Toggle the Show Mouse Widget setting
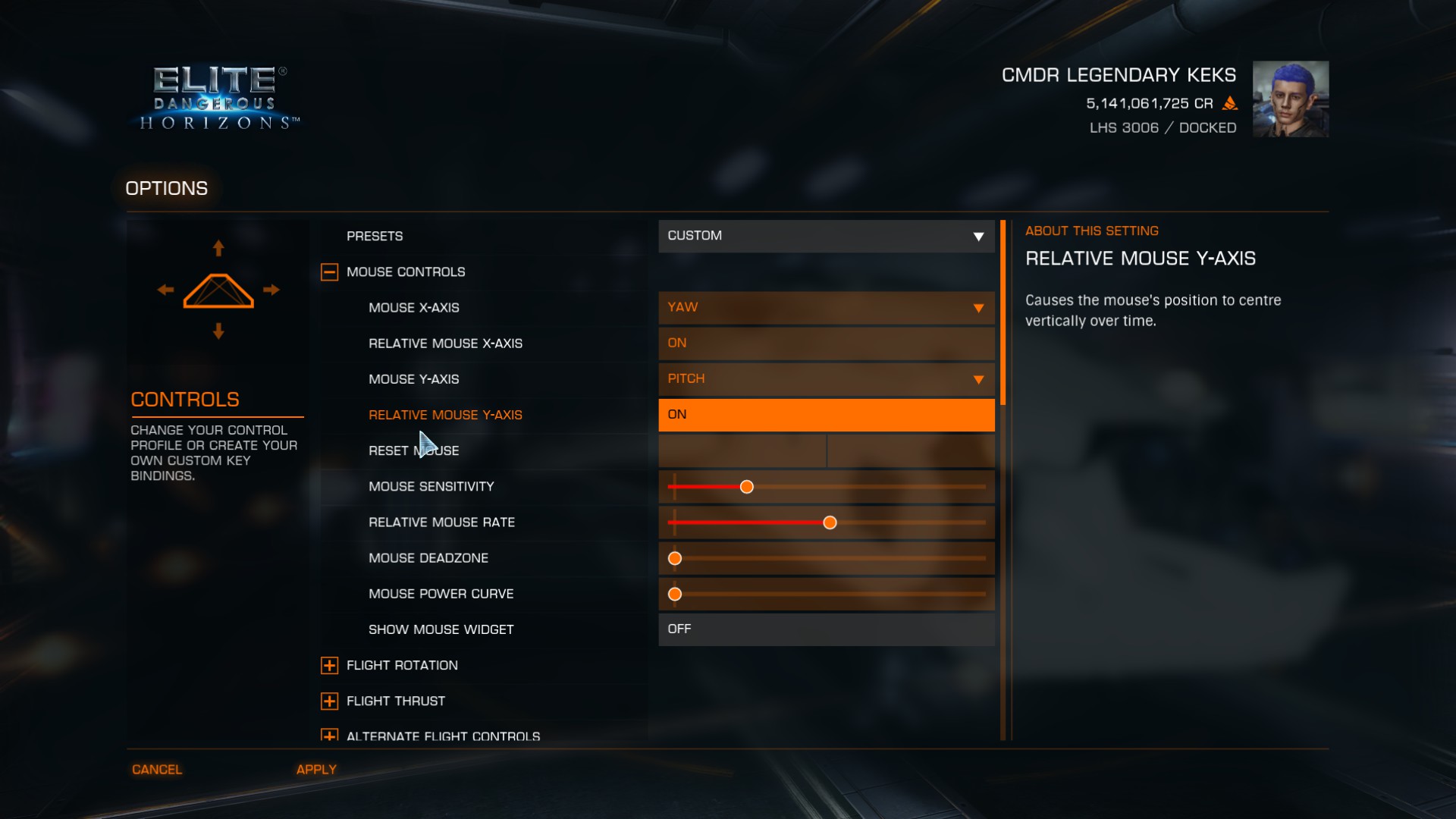Image resolution: width=1456 pixels, height=819 pixels. [826, 629]
